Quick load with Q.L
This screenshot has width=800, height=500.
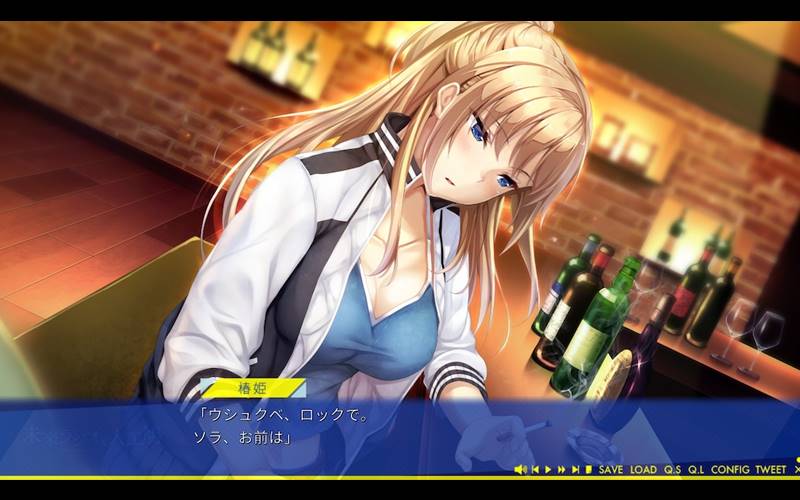click(x=696, y=469)
